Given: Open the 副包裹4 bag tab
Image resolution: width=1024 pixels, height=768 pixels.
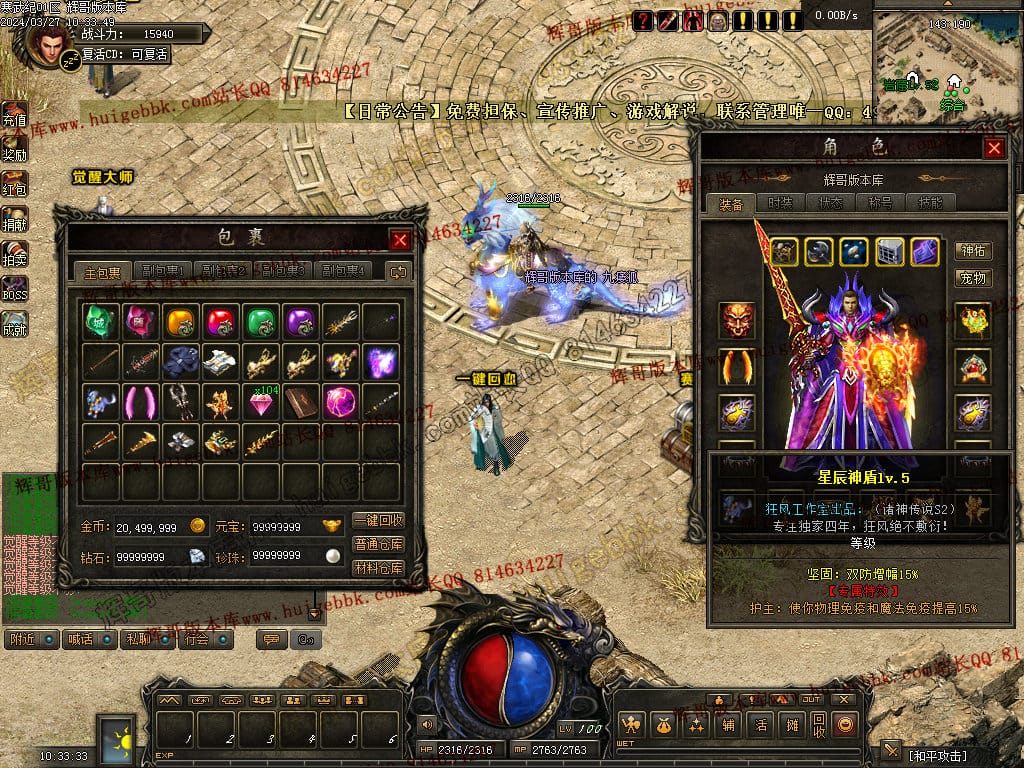Looking at the screenshot, I should click(343, 271).
